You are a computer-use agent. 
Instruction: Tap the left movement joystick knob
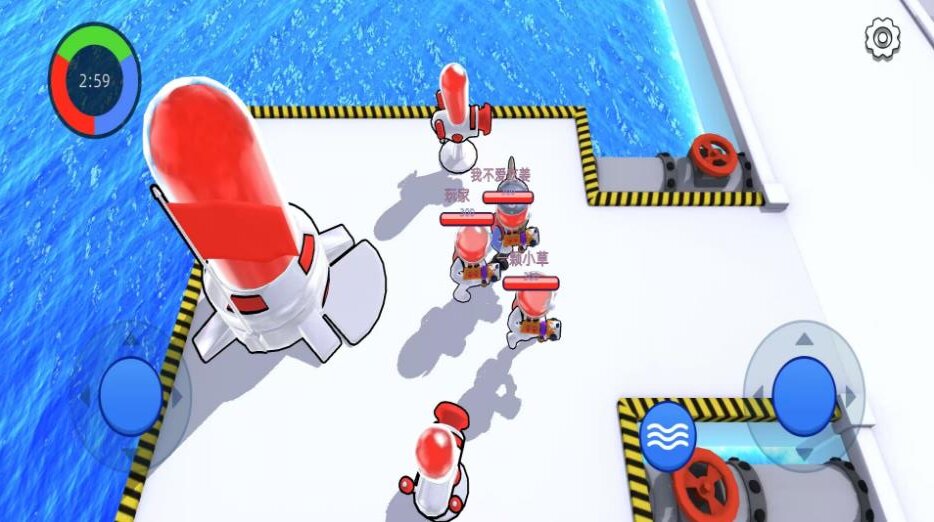130,394
